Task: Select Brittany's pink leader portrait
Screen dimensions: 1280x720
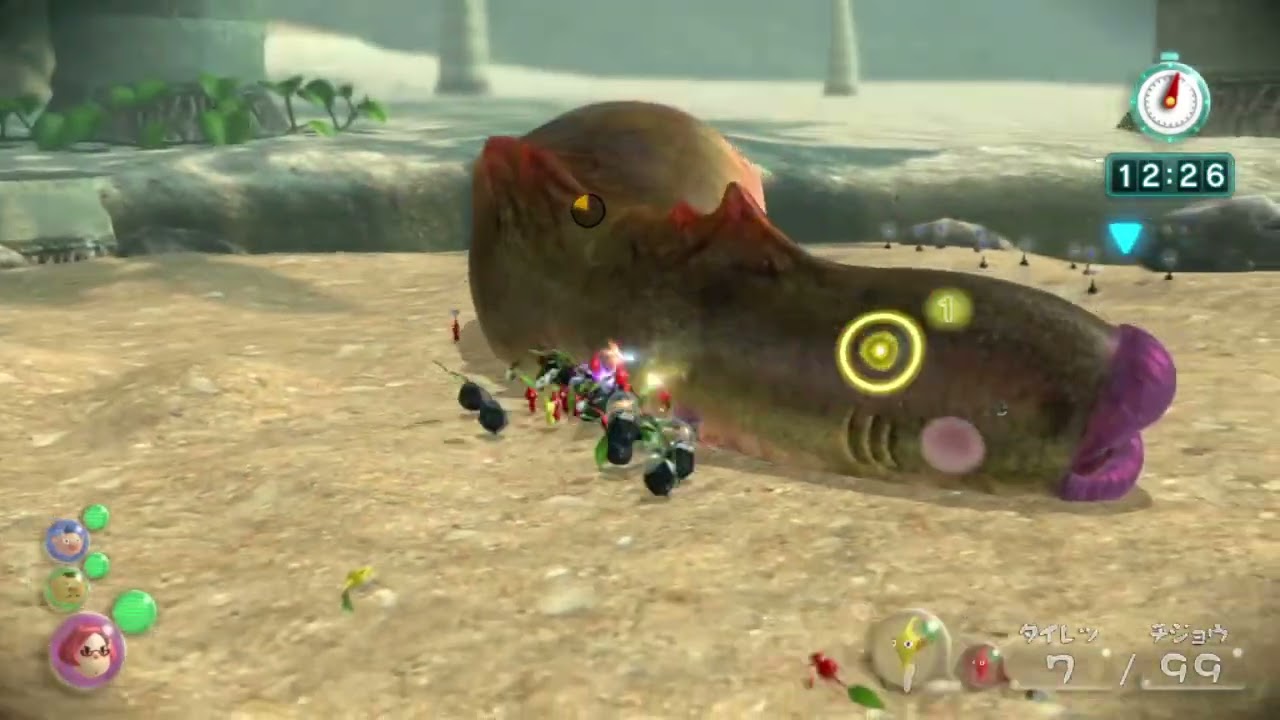Action: tap(87, 651)
